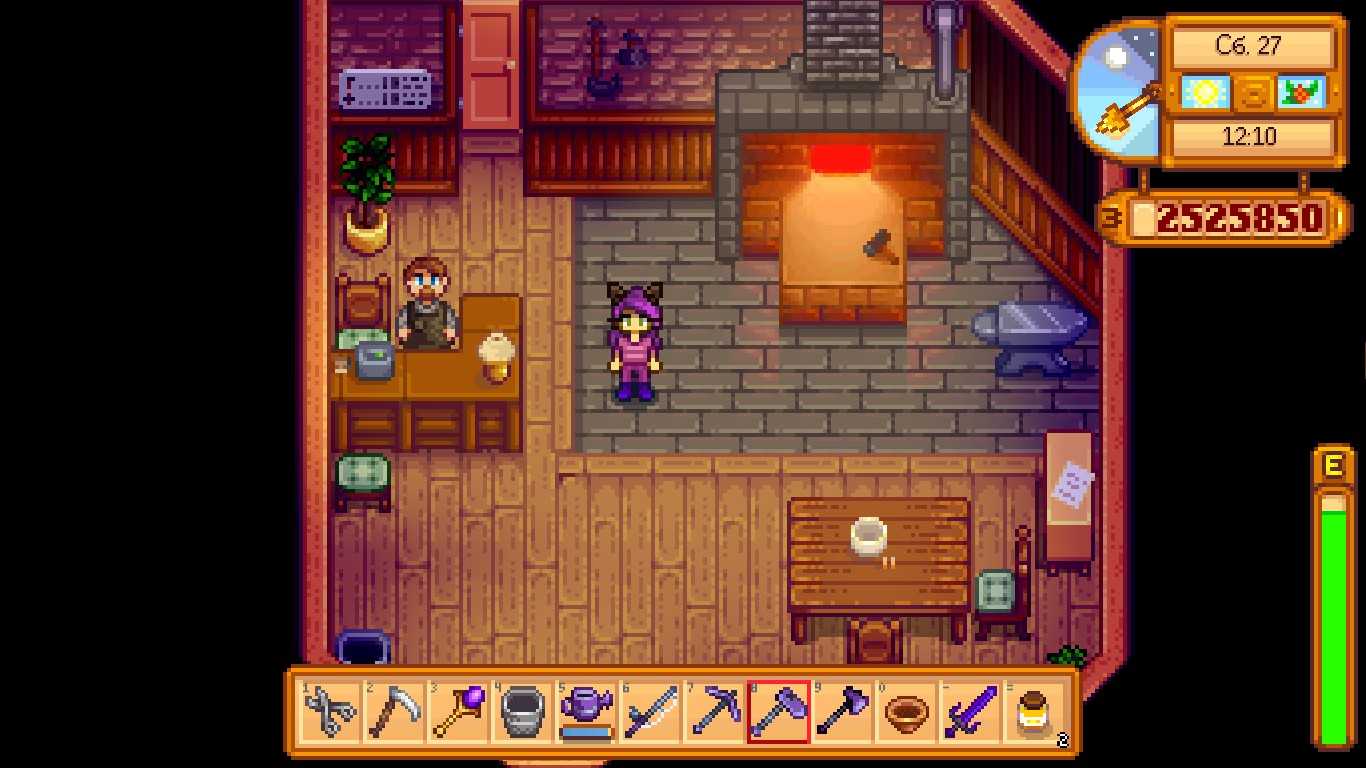Select the iridium pickaxe slot
The height and width of the screenshot is (768, 1366).
point(714,712)
